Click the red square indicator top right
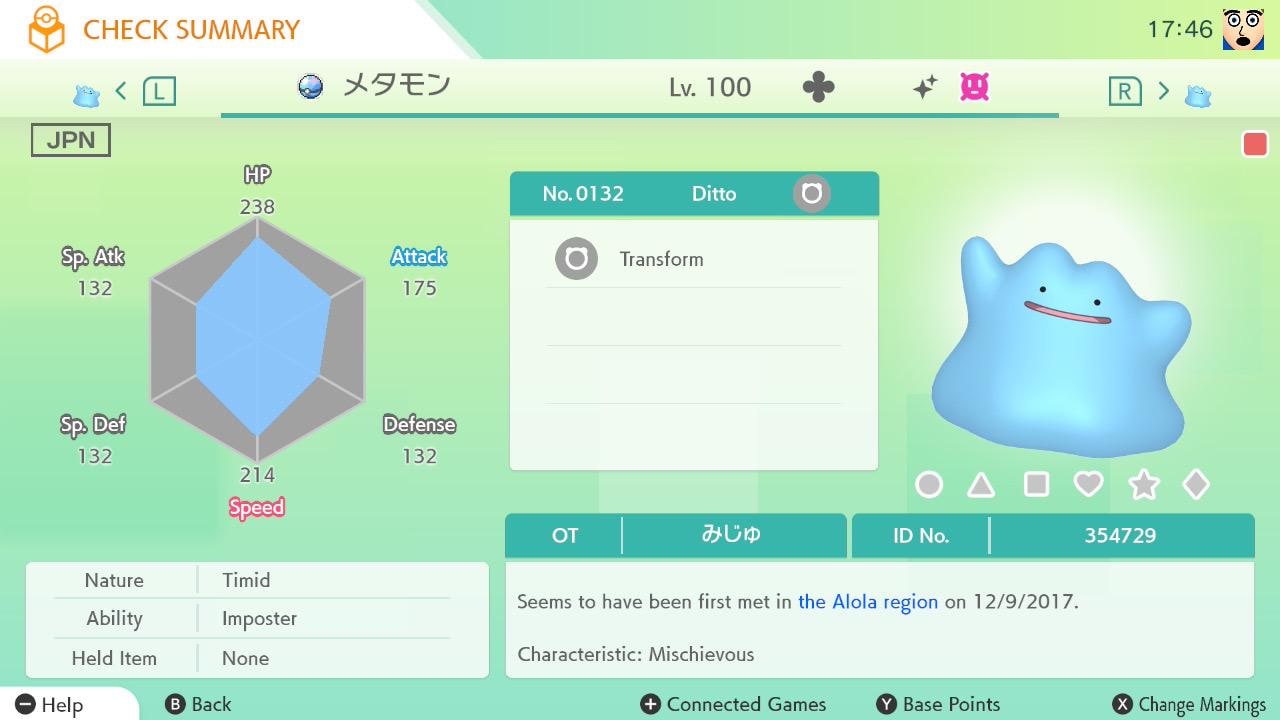Viewport: 1280px width, 720px height. (1255, 143)
